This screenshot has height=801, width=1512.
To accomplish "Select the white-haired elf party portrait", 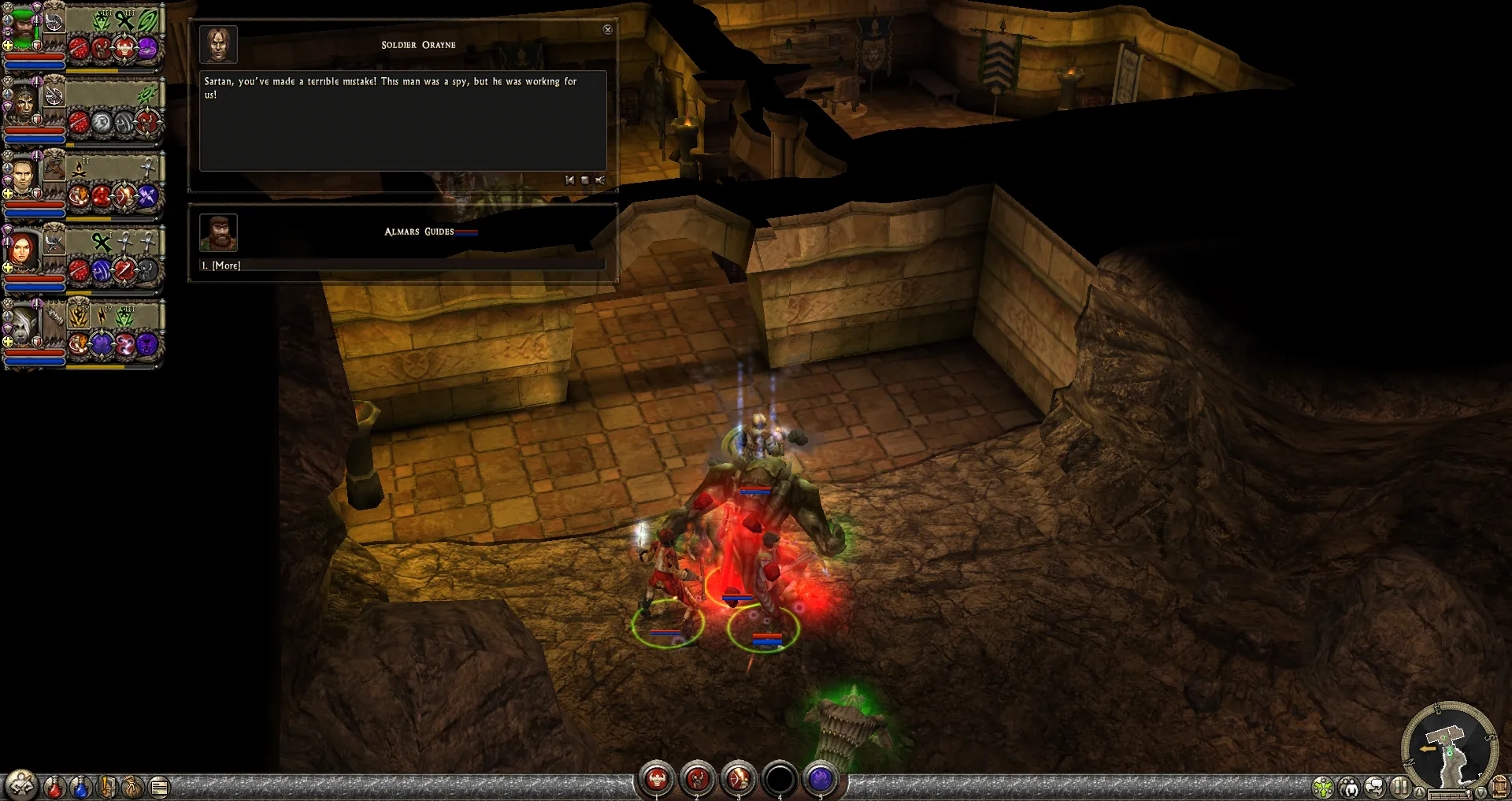I will pos(20,324).
